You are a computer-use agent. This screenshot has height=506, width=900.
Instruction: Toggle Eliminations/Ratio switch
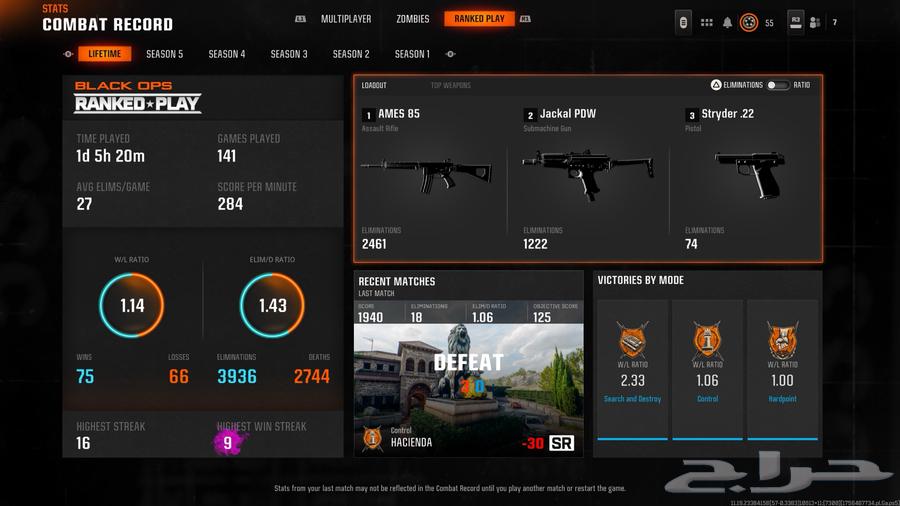tap(778, 86)
